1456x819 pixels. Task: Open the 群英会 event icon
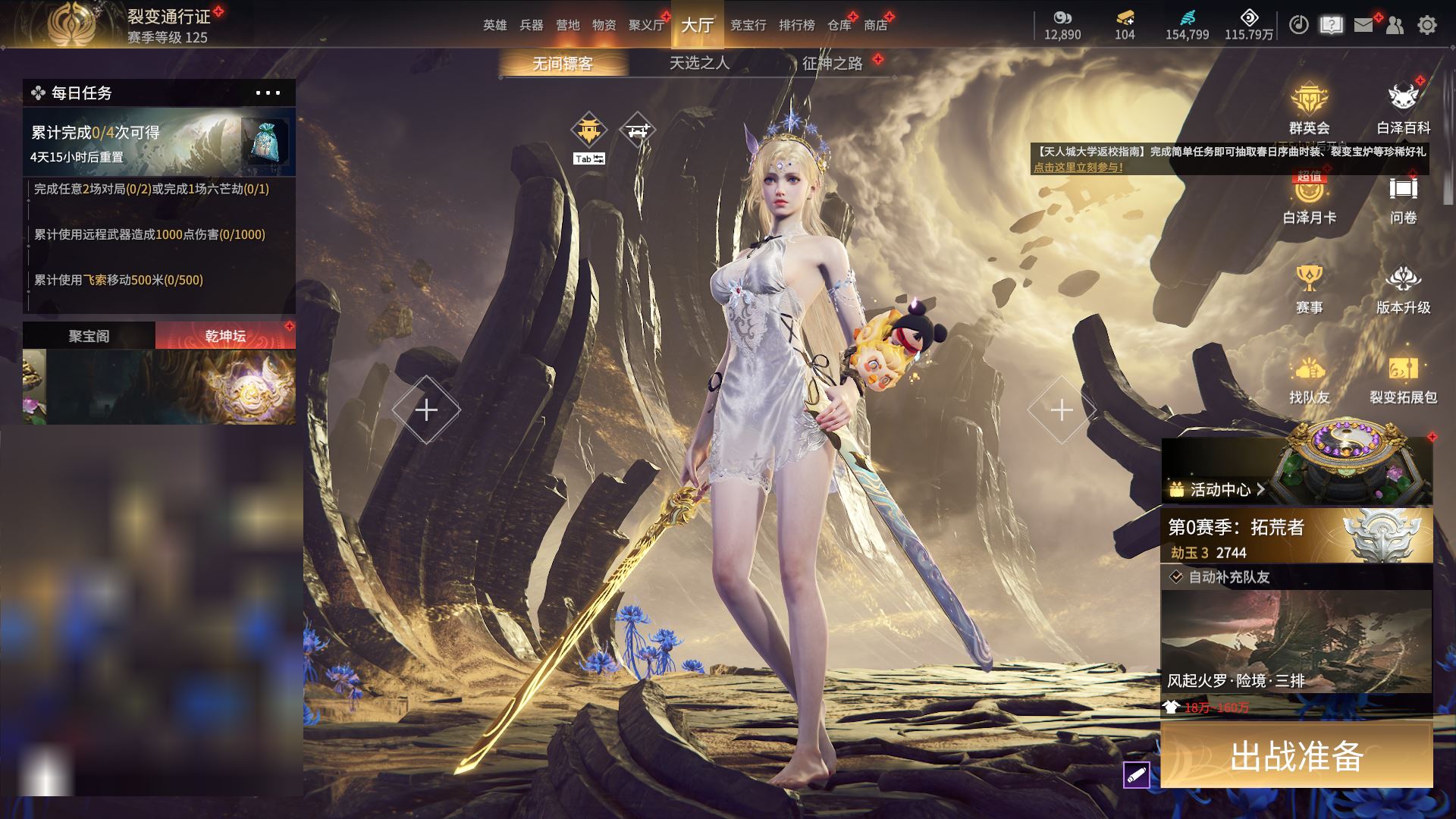point(1309,108)
